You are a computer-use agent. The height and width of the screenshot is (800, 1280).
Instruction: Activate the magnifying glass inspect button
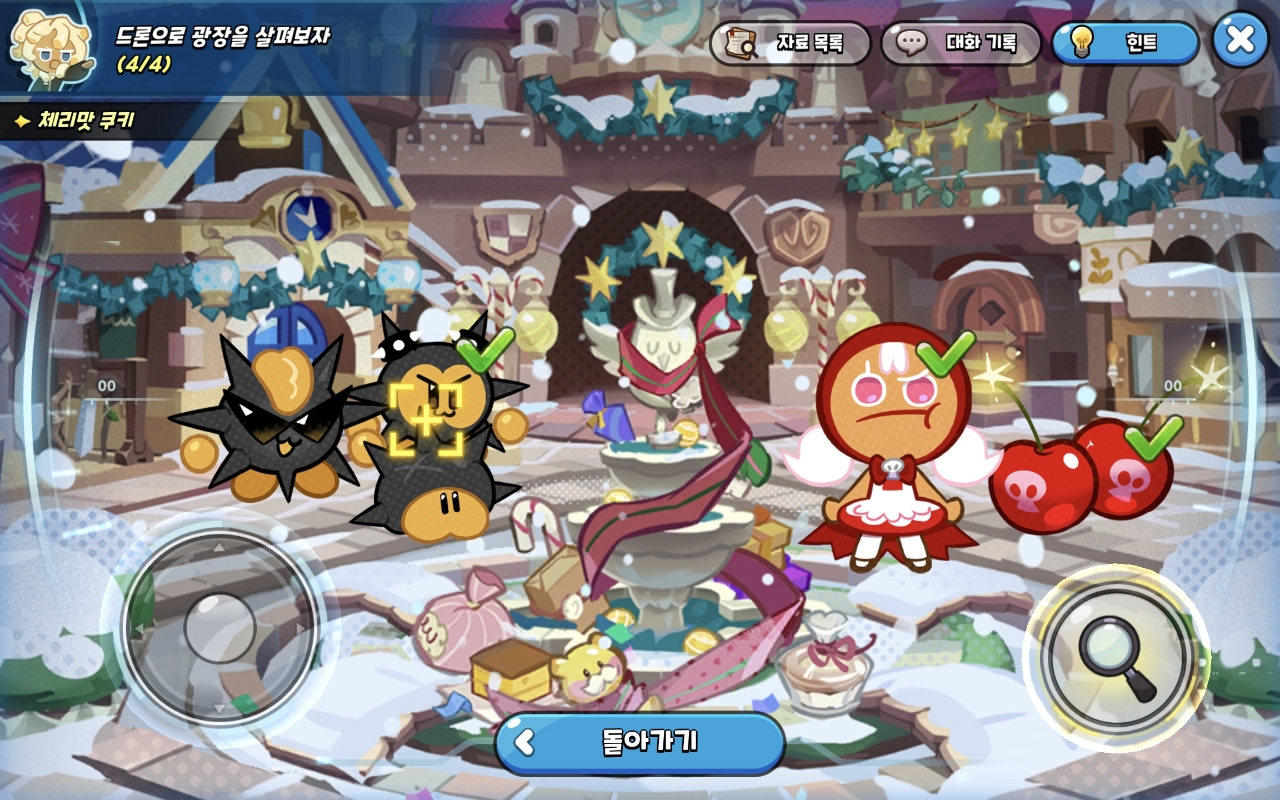1116,658
